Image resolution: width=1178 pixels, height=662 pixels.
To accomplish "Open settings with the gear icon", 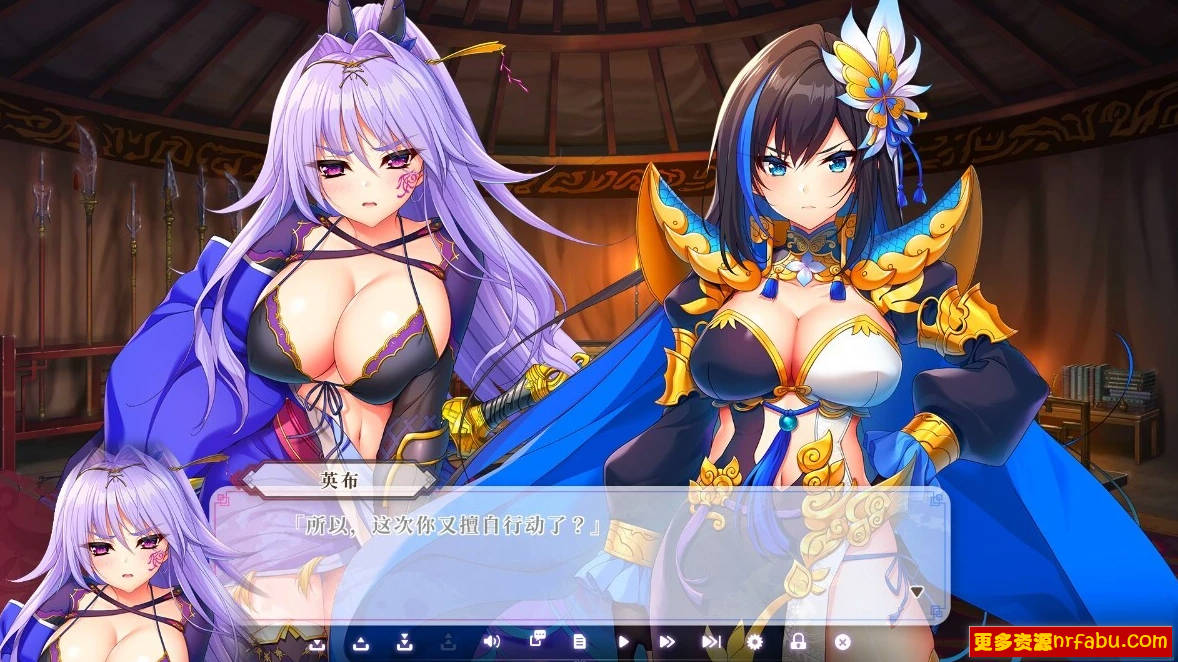I will pyautogui.click(x=755, y=642).
